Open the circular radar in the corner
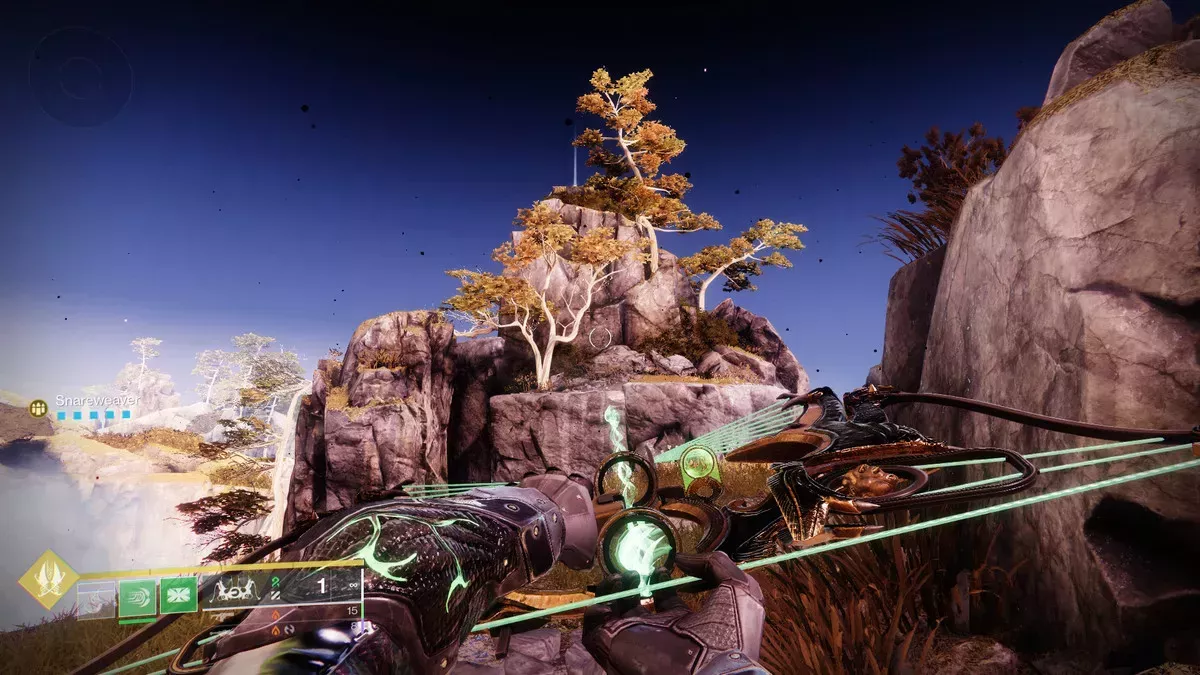 coord(80,76)
